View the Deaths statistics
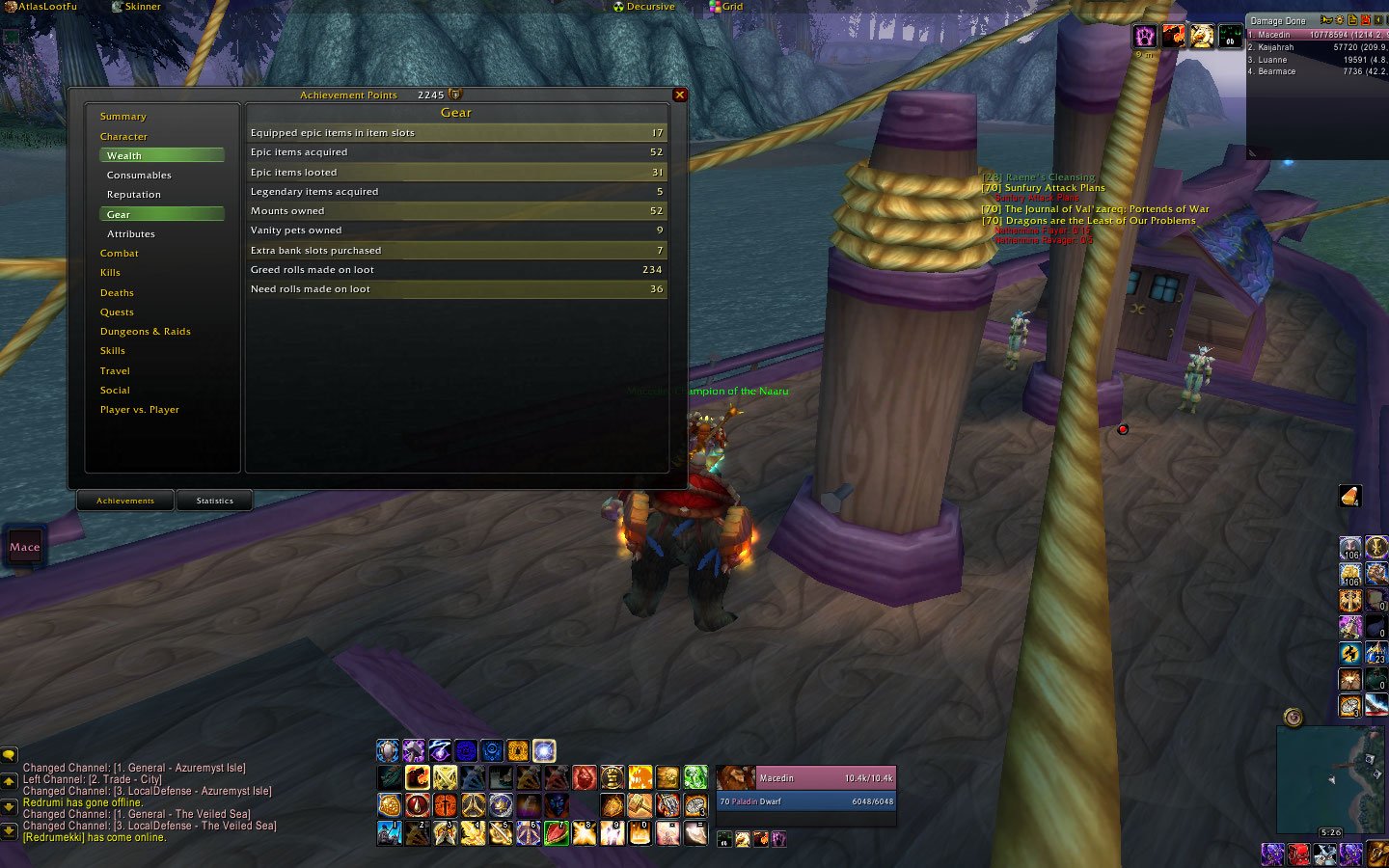Image resolution: width=1389 pixels, height=868 pixels. pyautogui.click(x=117, y=293)
